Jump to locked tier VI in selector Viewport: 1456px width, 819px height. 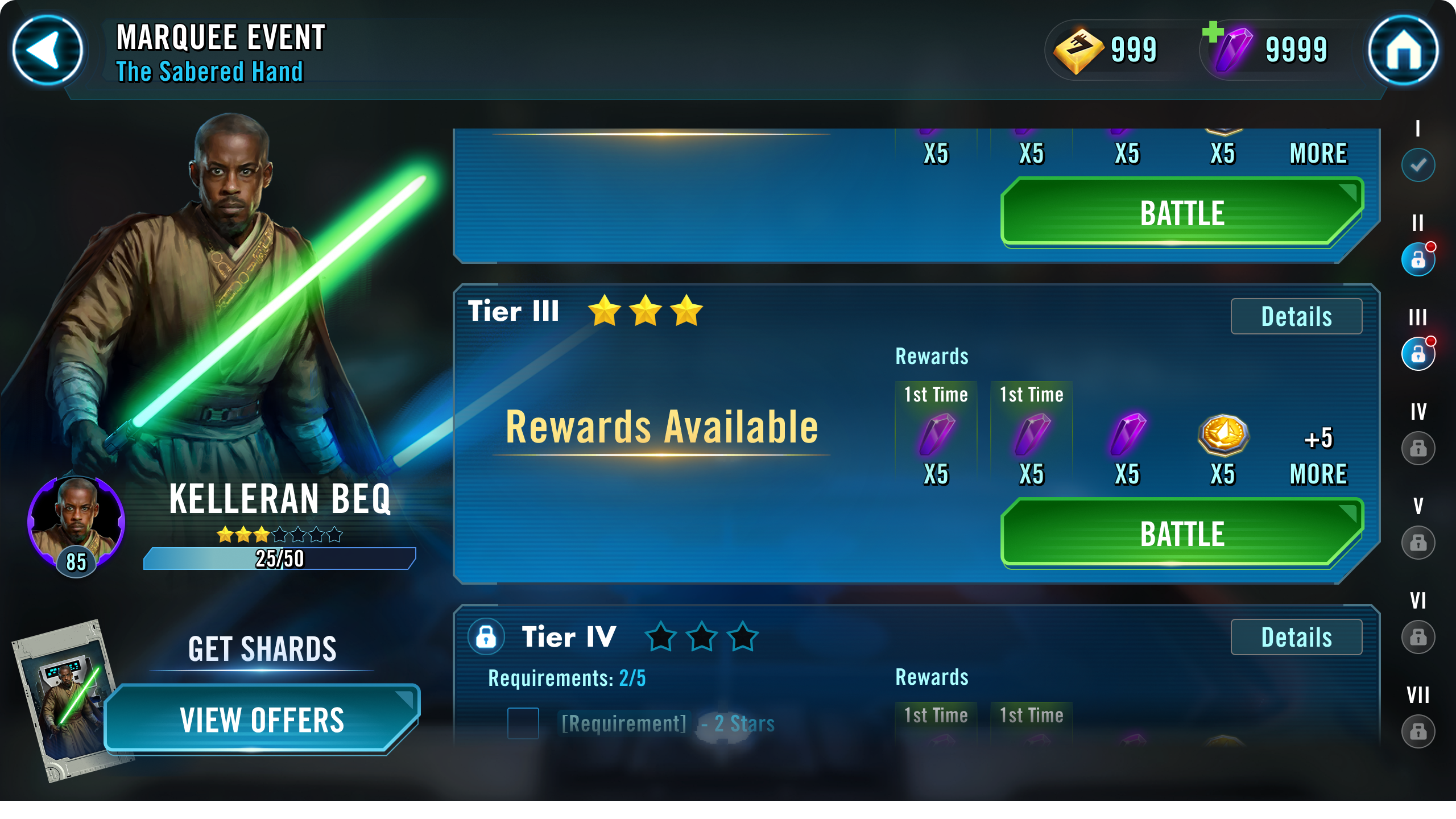(1418, 637)
